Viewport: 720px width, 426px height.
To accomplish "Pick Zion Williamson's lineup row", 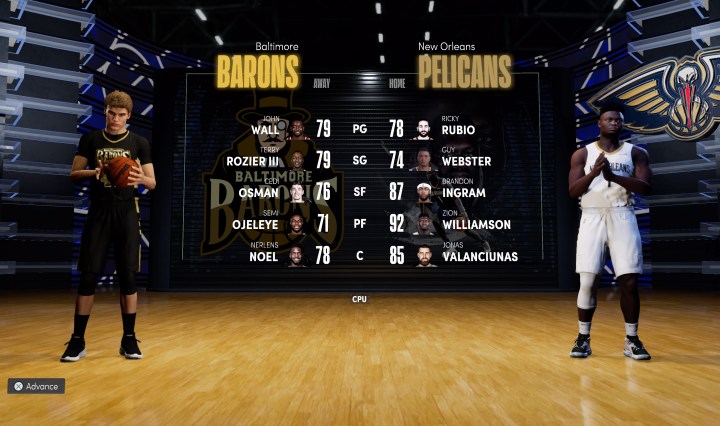I will (x=475, y=225).
